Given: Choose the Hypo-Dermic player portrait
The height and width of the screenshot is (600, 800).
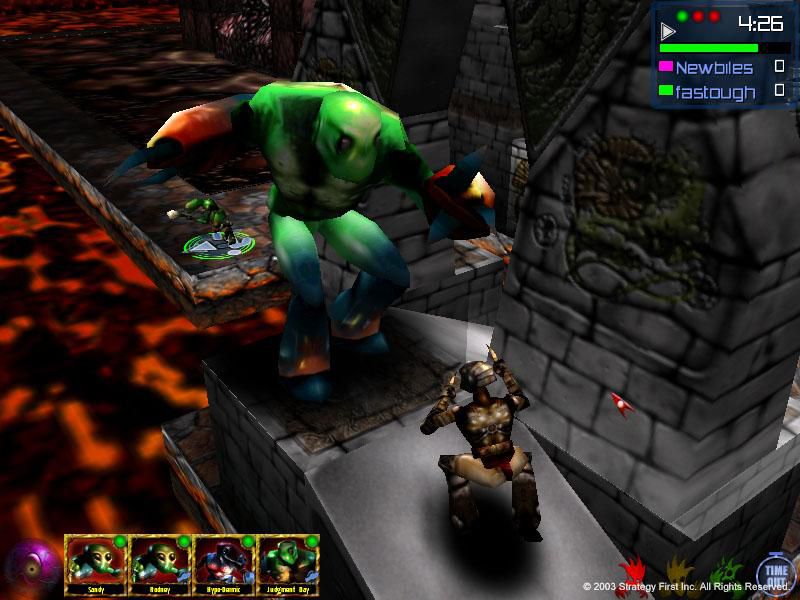Looking at the screenshot, I should tap(224, 560).
